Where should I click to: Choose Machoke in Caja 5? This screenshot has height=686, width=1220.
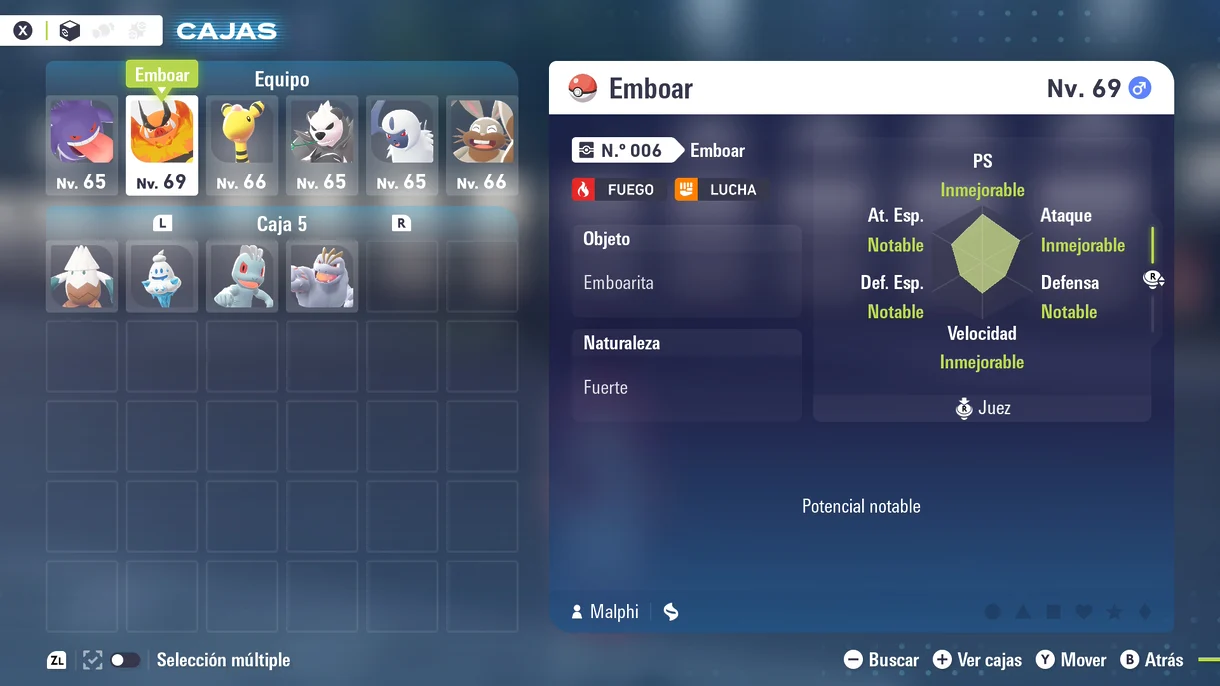pos(322,275)
